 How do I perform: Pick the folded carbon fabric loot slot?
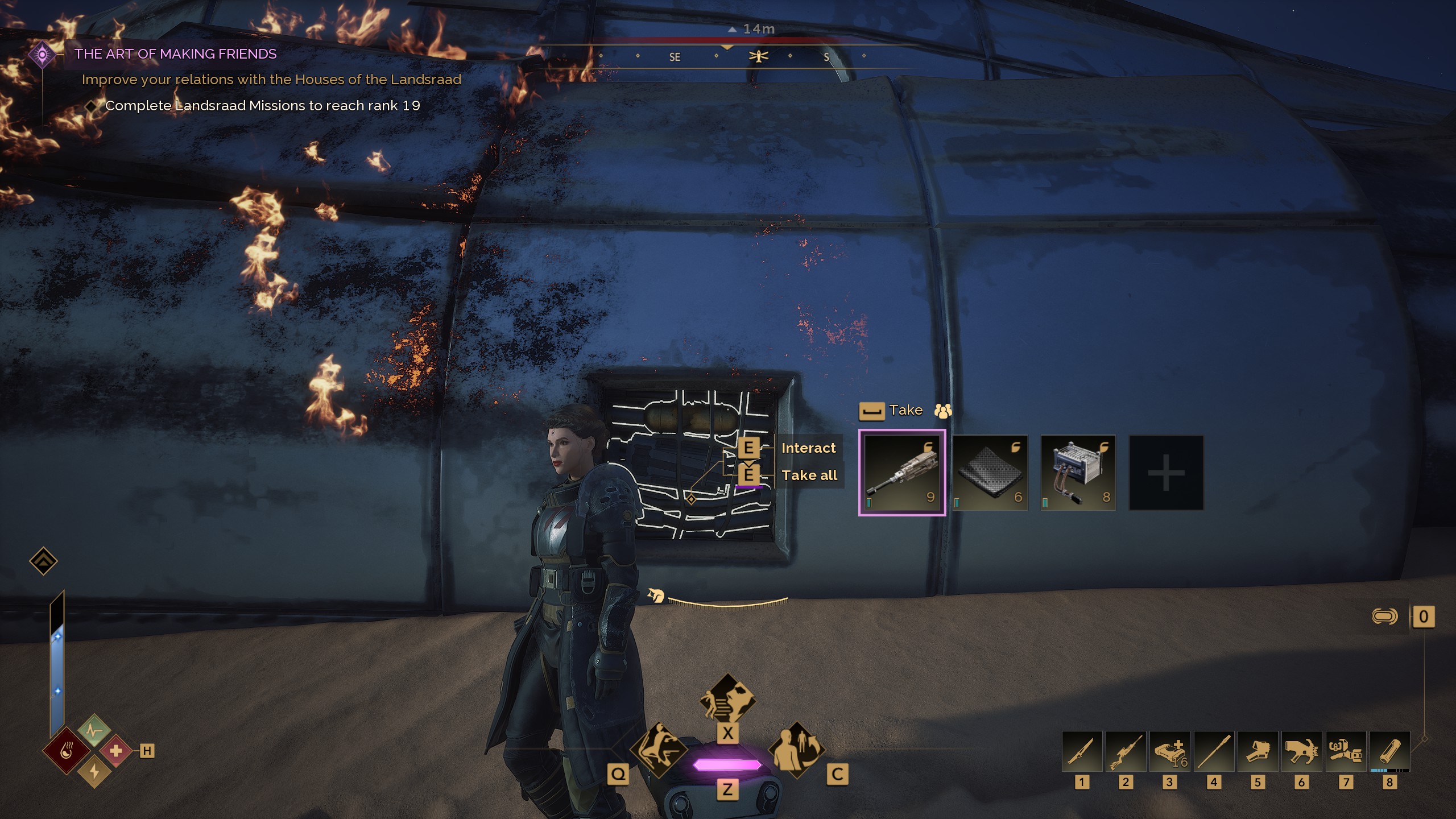pyautogui.click(x=990, y=473)
